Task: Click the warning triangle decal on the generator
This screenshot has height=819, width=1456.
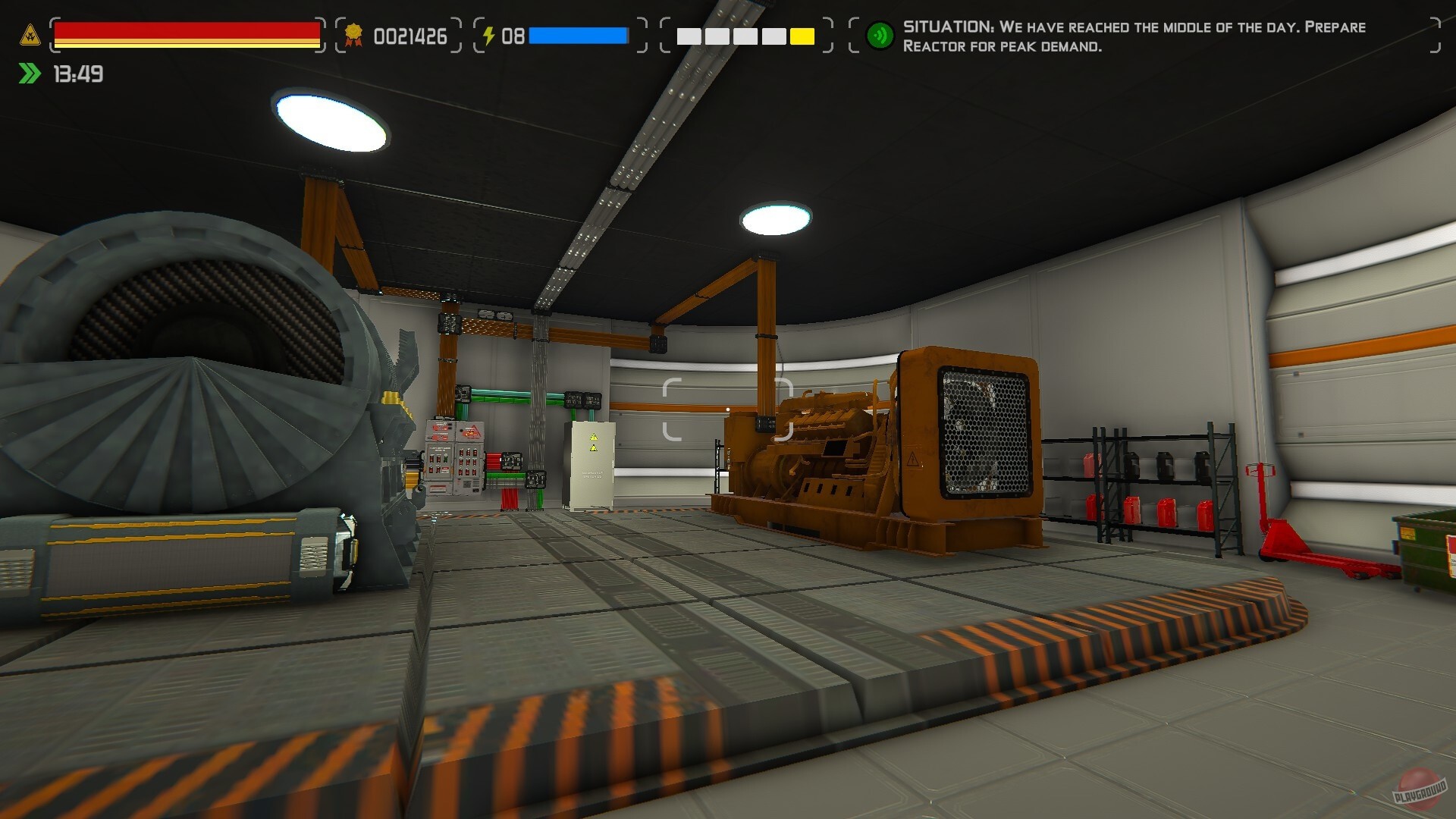Action: point(913,459)
